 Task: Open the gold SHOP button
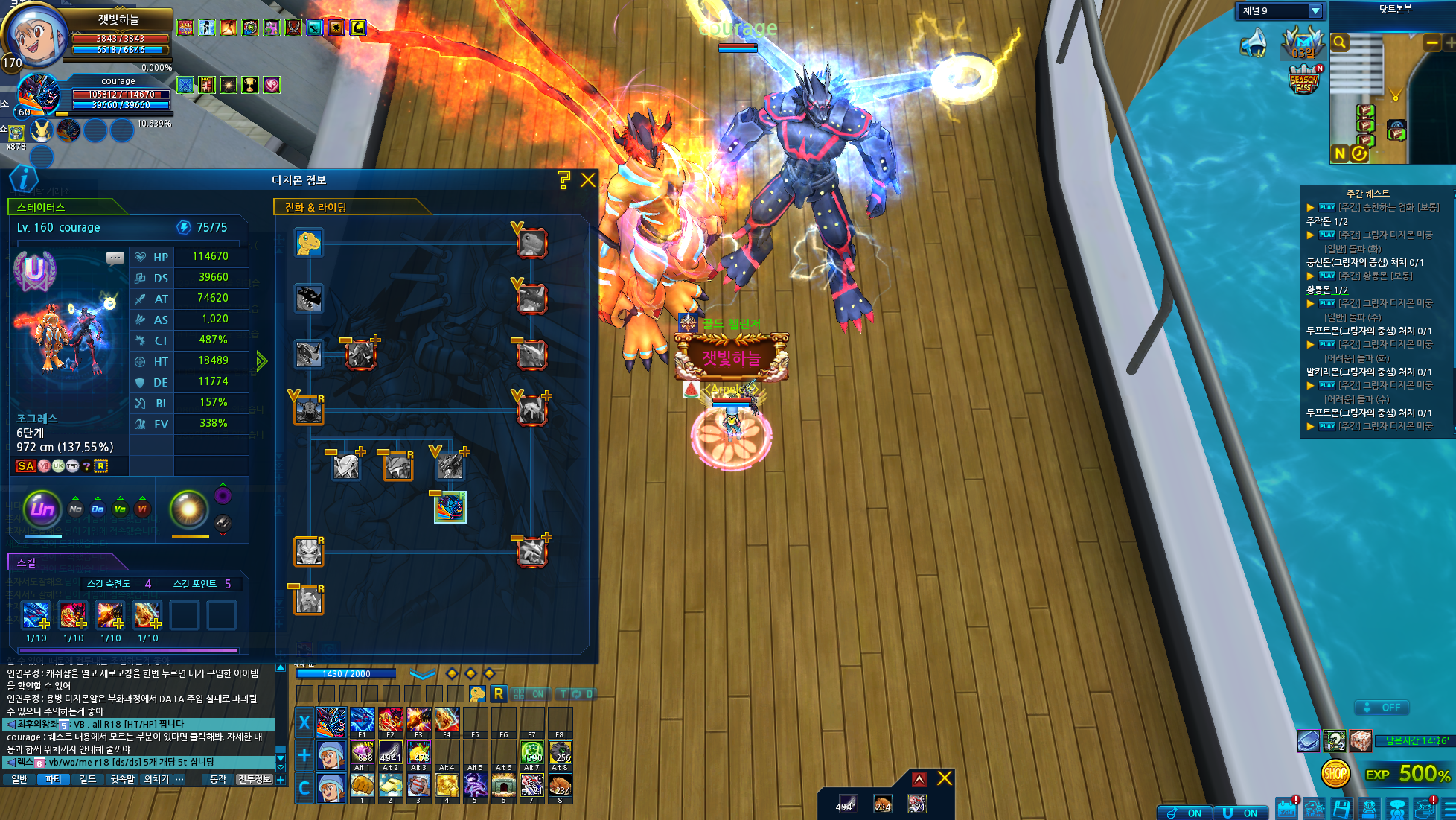[x=1335, y=774]
